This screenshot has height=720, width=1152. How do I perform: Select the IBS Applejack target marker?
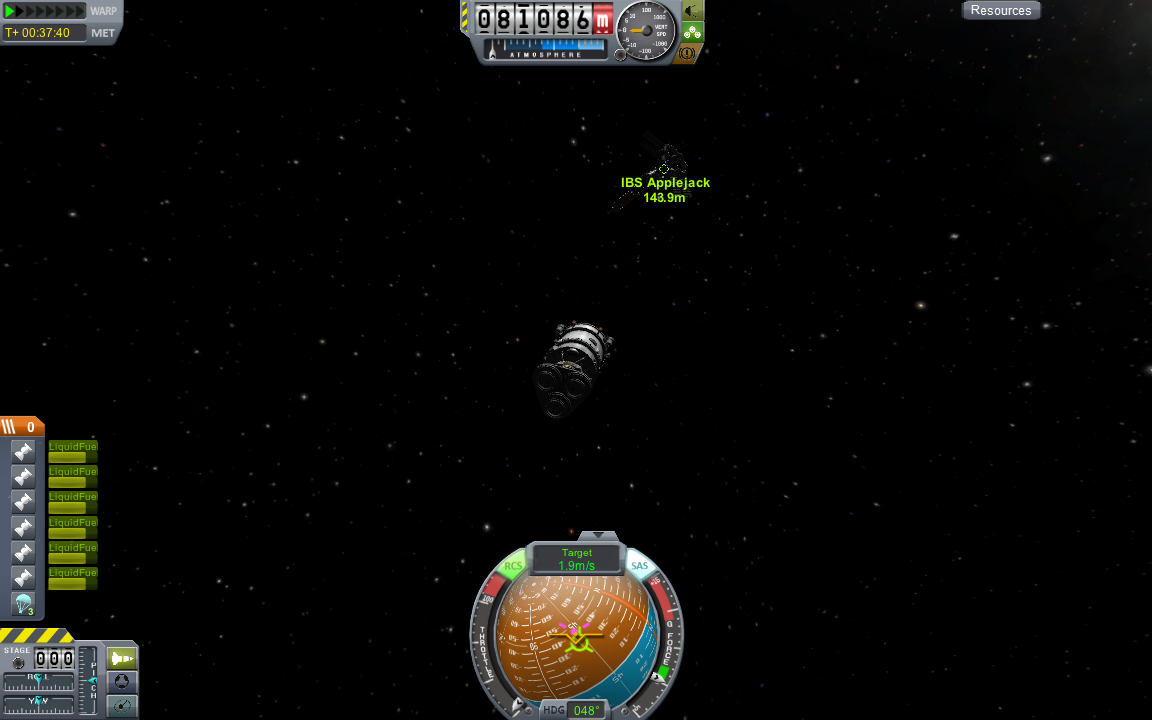coord(663,169)
